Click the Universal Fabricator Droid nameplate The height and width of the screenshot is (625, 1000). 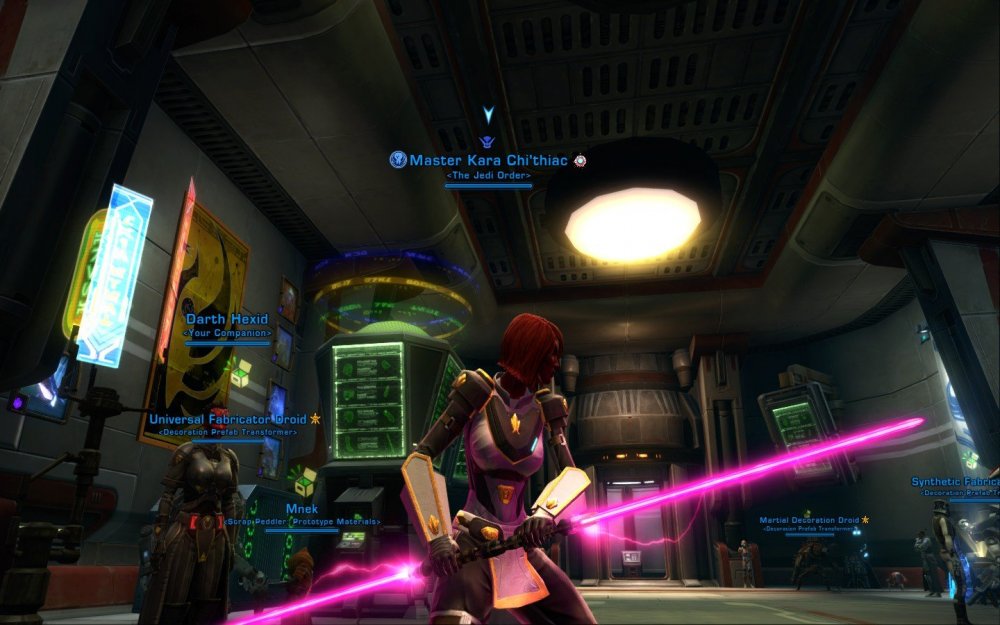coord(229,419)
